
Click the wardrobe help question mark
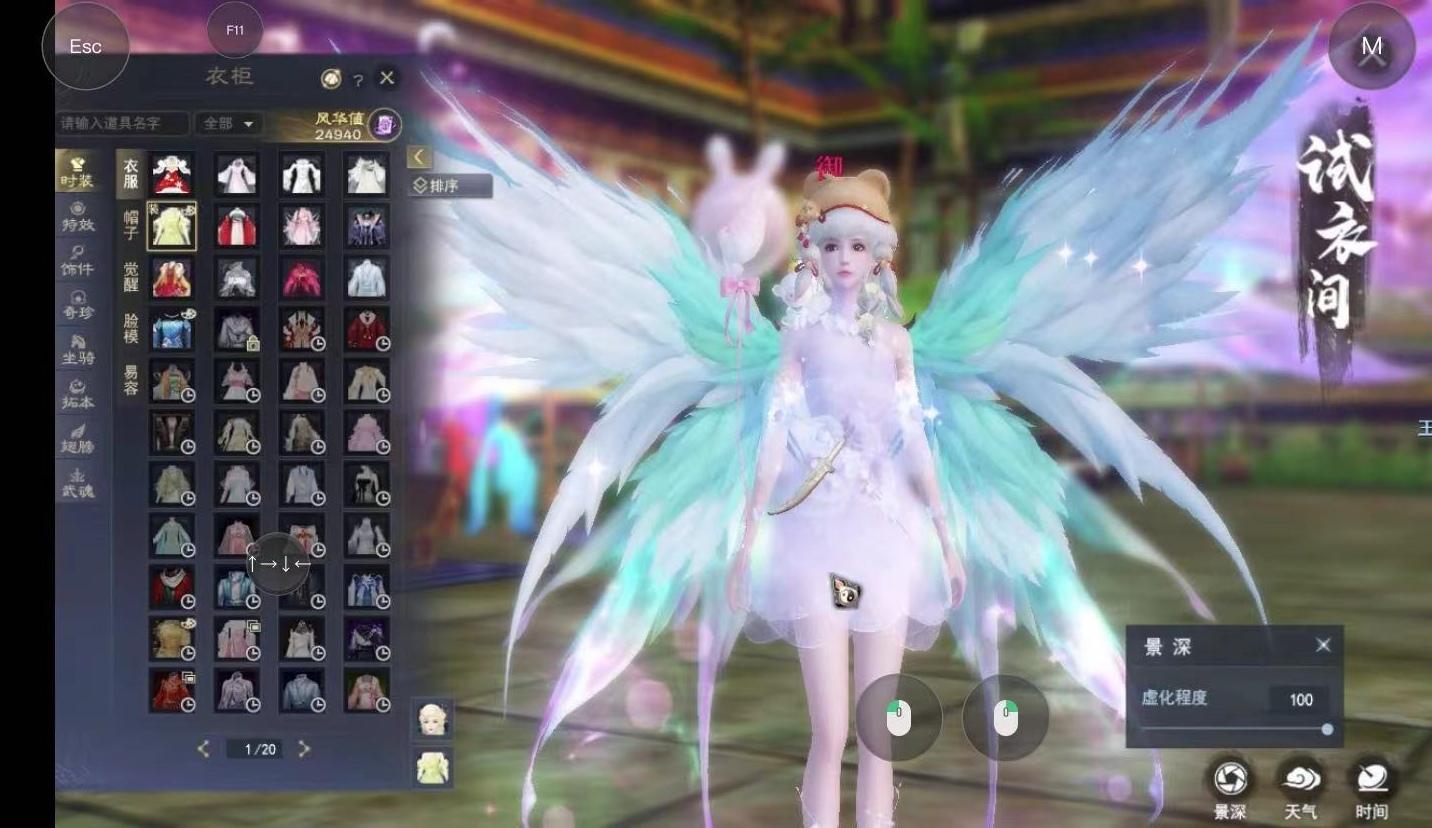(358, 80)
